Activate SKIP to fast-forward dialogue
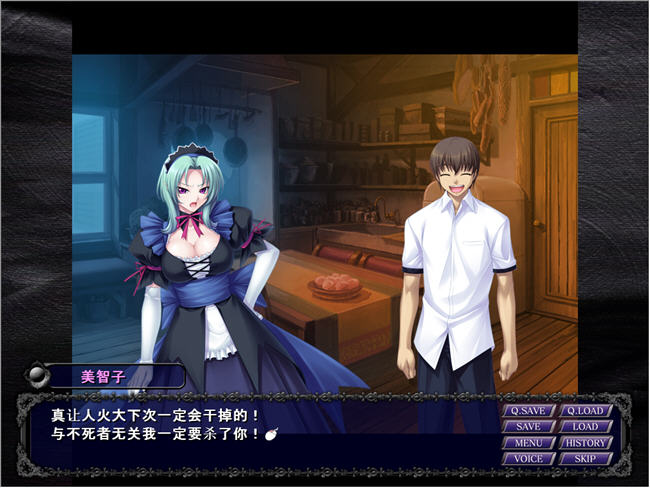This screenshot has height=488, width=650. point(585,458)
